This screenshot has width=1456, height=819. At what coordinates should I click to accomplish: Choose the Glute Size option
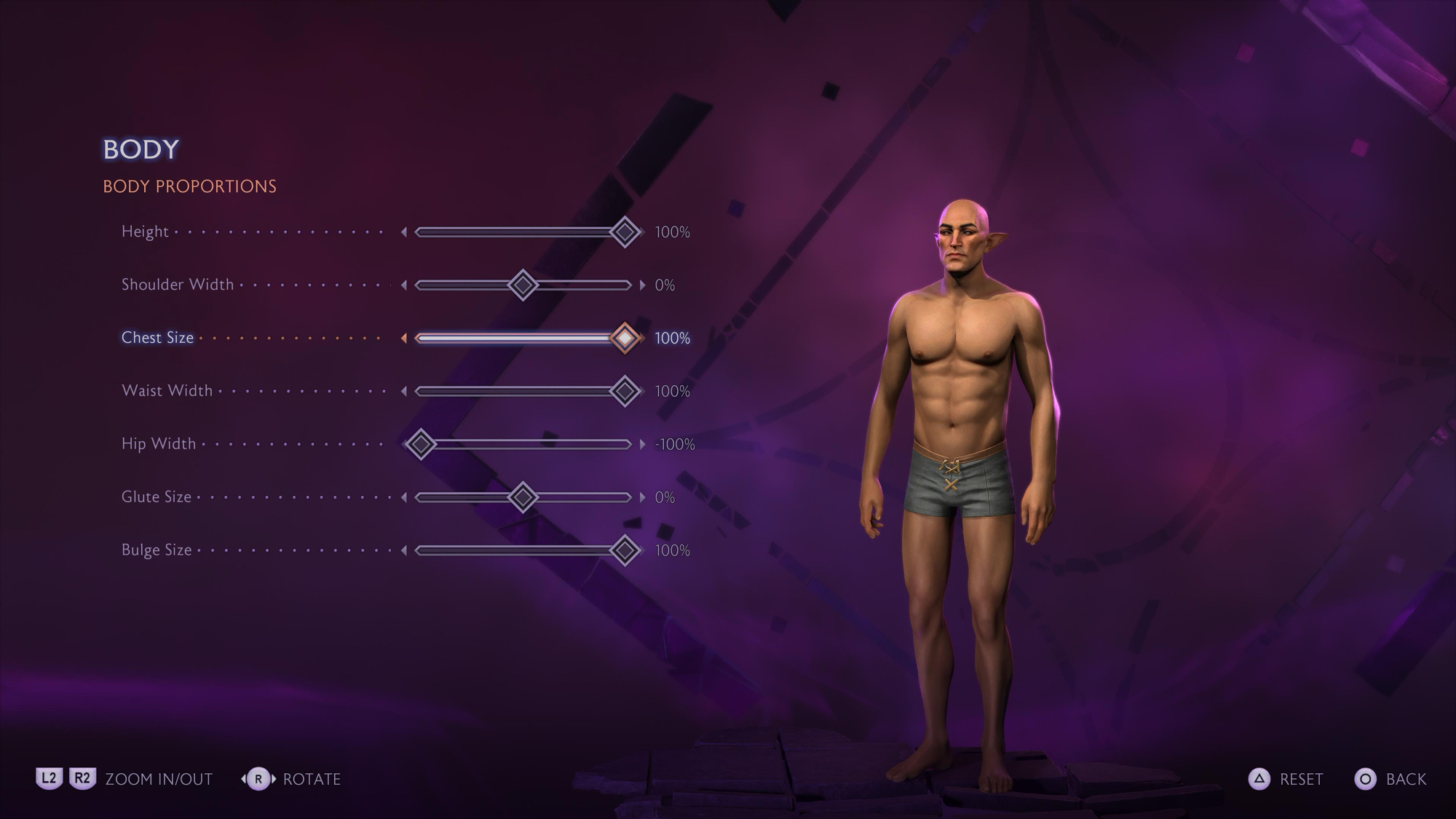point(157,497)
